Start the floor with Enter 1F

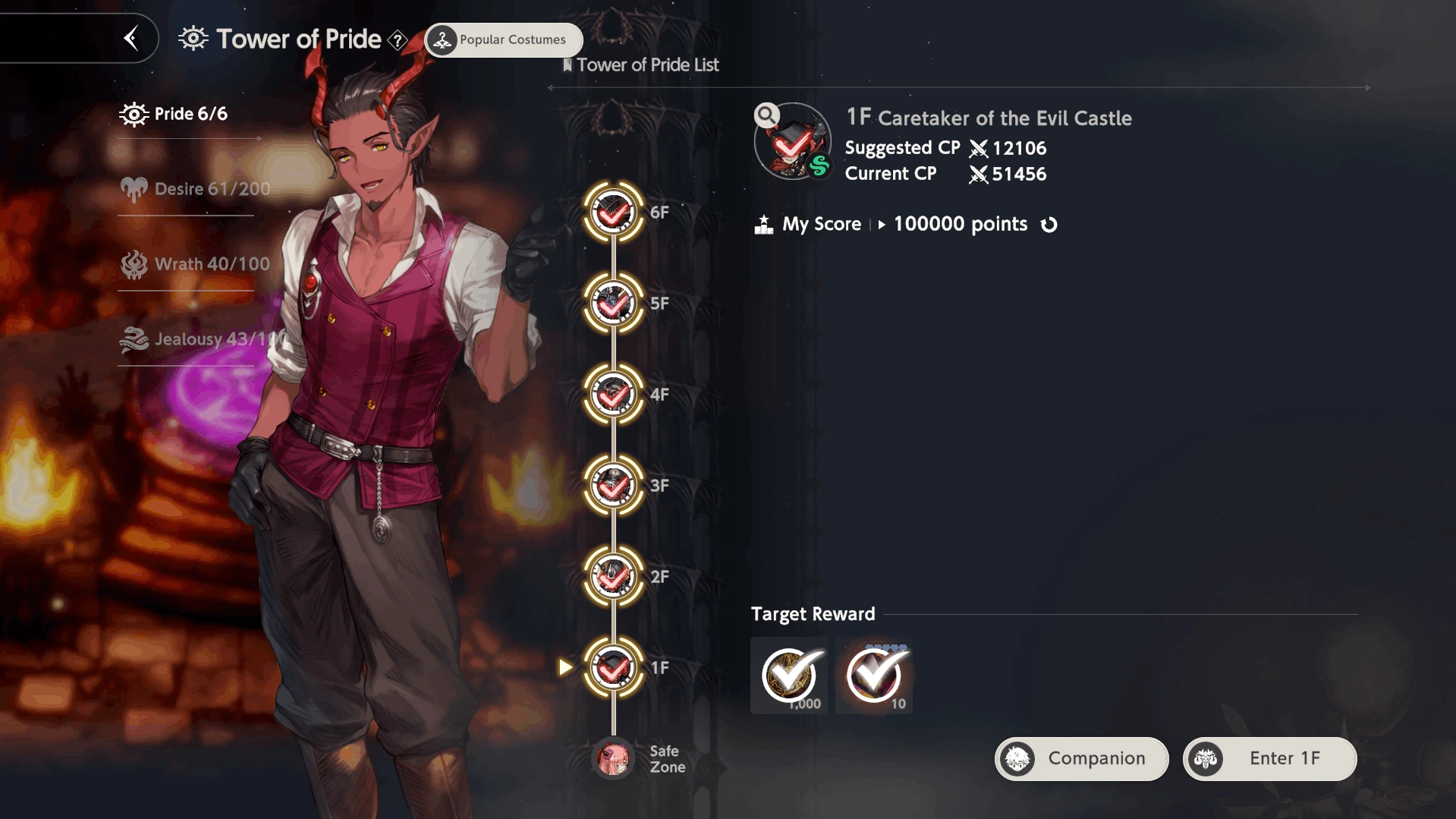(1269, 758)
